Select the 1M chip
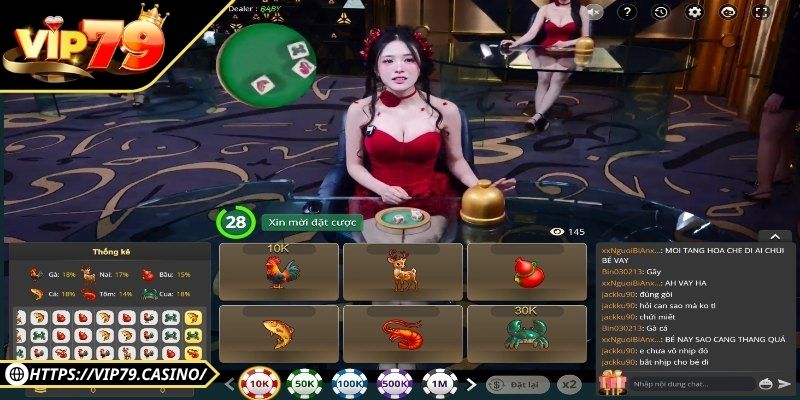Screen dimensions: 800x400 [x=439, y=382]
